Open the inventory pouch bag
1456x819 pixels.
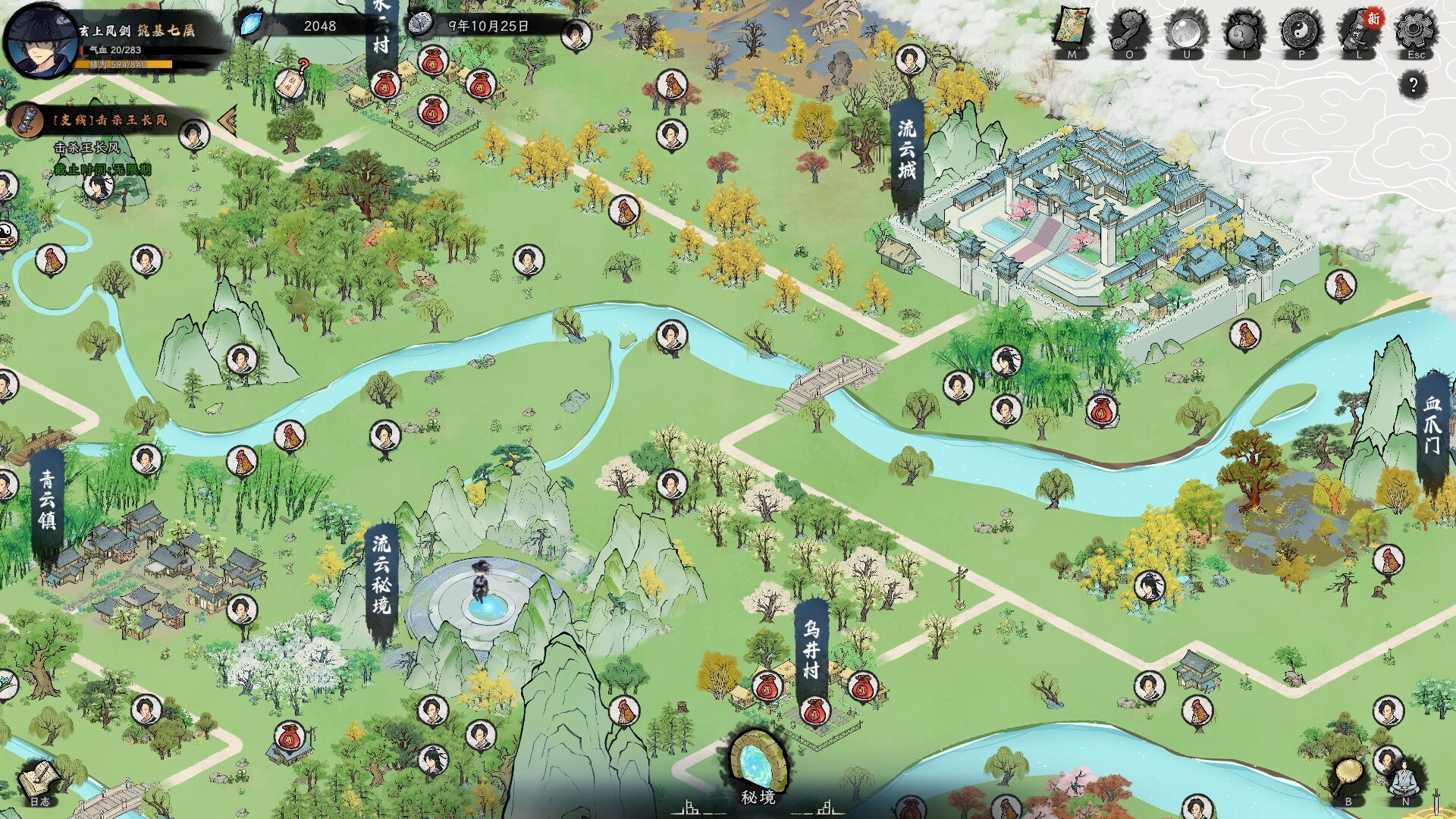click(1244, 32)
